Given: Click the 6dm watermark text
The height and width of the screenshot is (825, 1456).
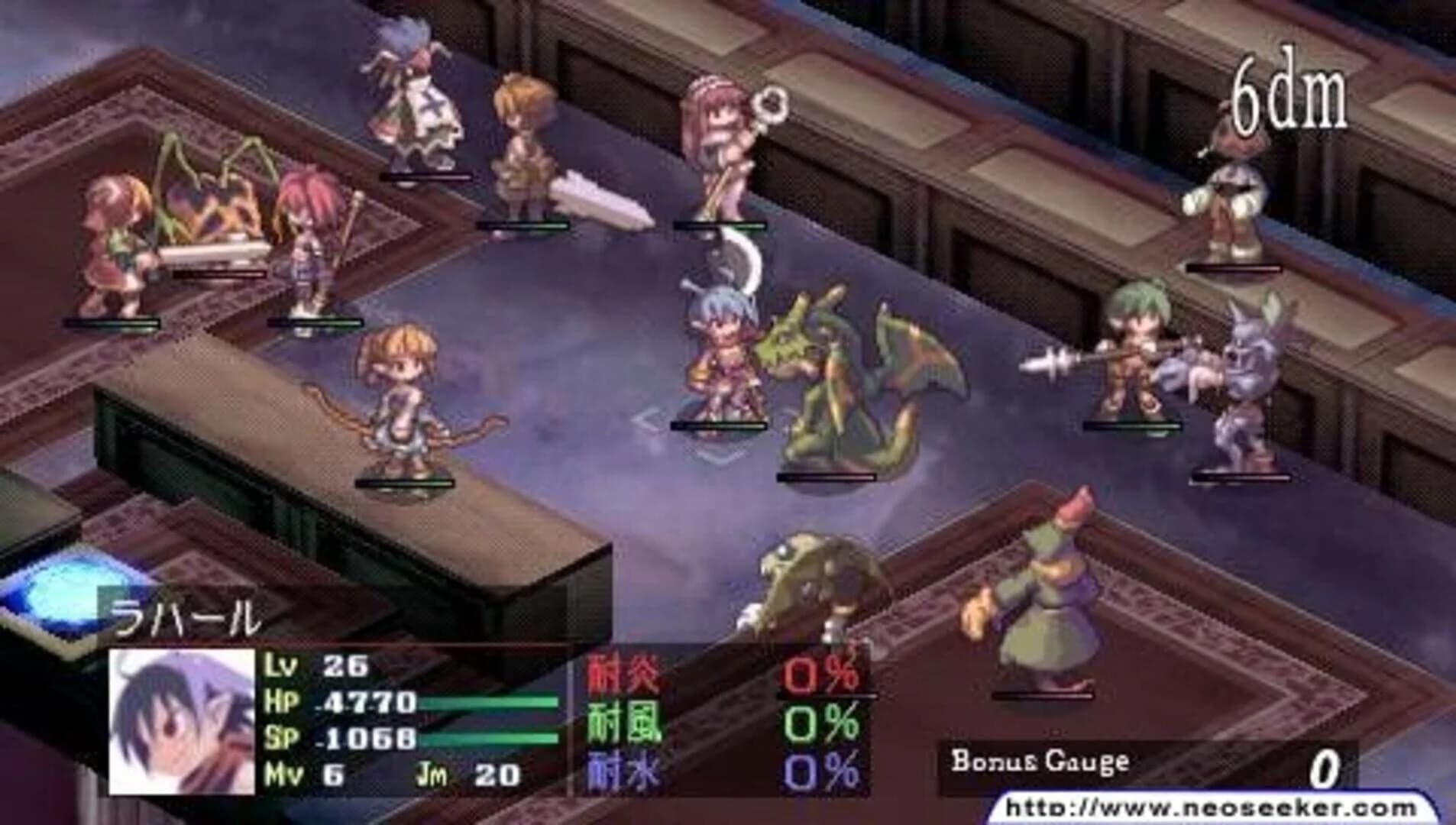Looking at the screenshot, I should 1291,95.
